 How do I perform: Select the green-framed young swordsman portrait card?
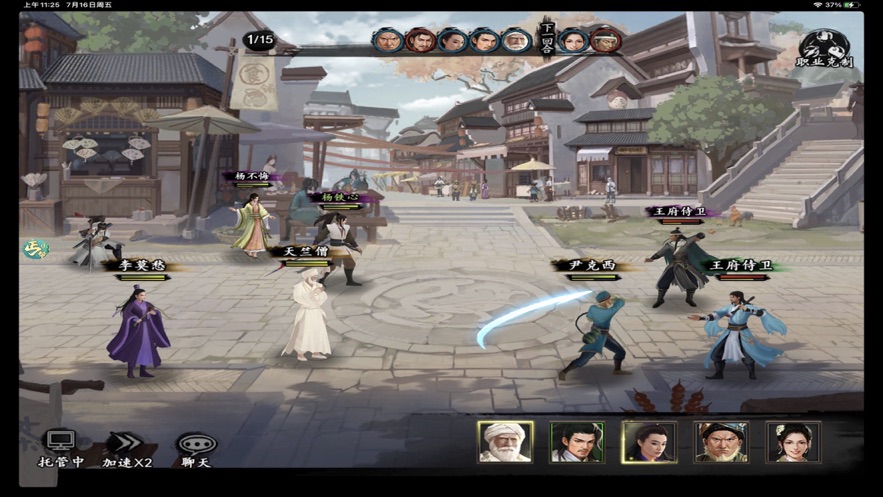coord(577,442)
